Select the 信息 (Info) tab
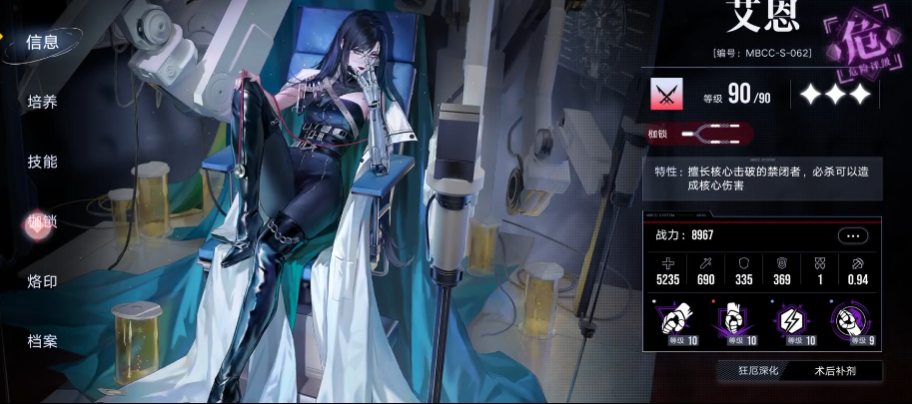Viewport: 912px width, 404px height. 42,42
